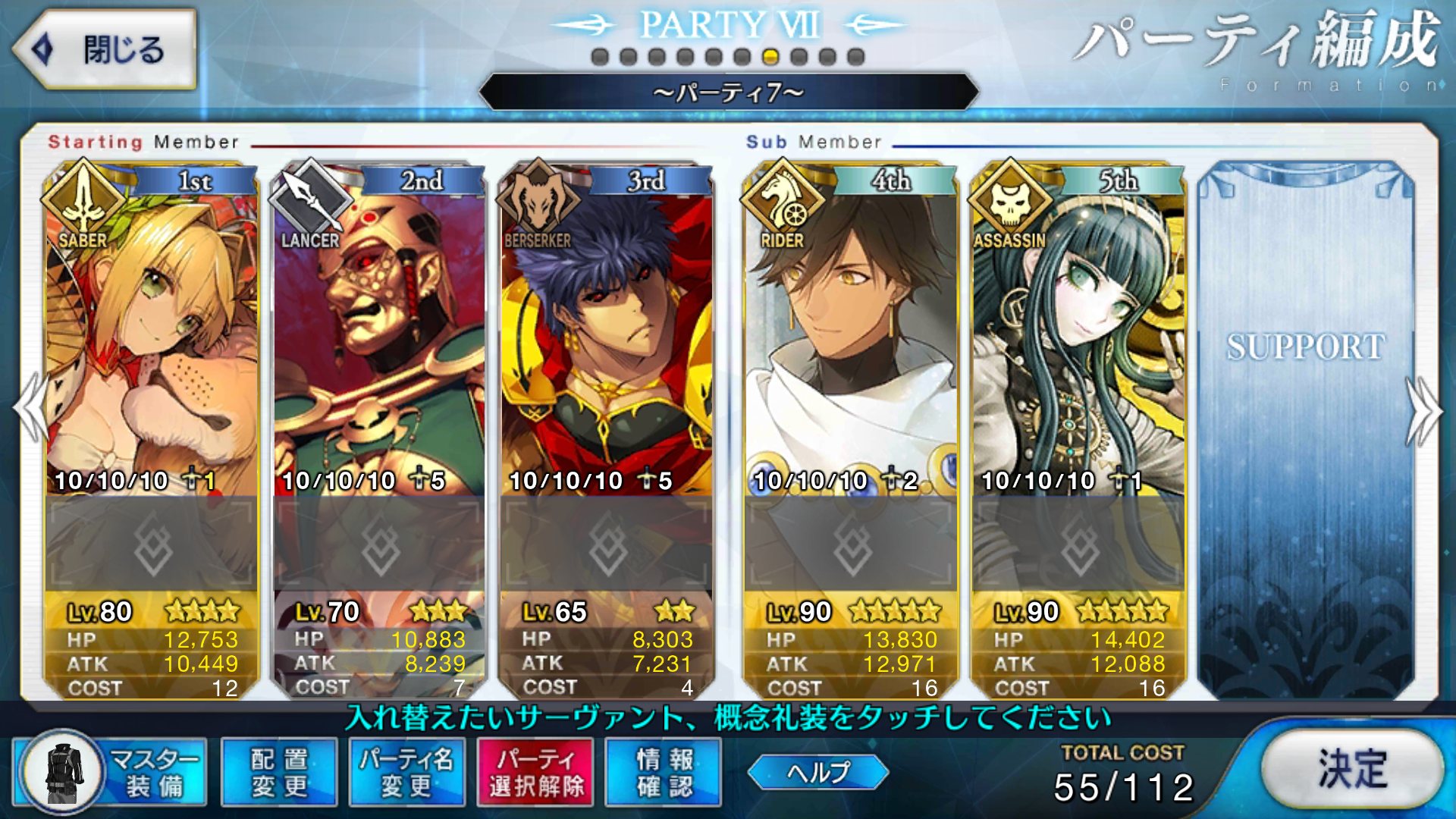Jump to the first party page dot
Image resolution: width=1456 pixels, height=819 pixels.
pyautogui.click(x=600, y=57)
